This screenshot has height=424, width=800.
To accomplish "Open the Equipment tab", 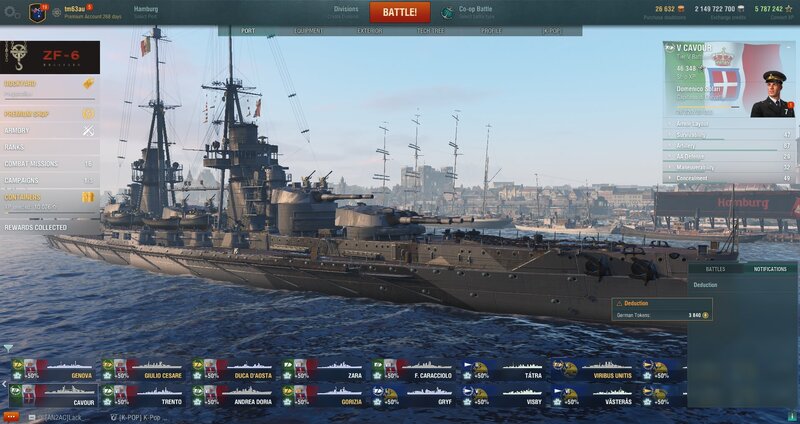I will pyautogui.click(x=308, y=31).
